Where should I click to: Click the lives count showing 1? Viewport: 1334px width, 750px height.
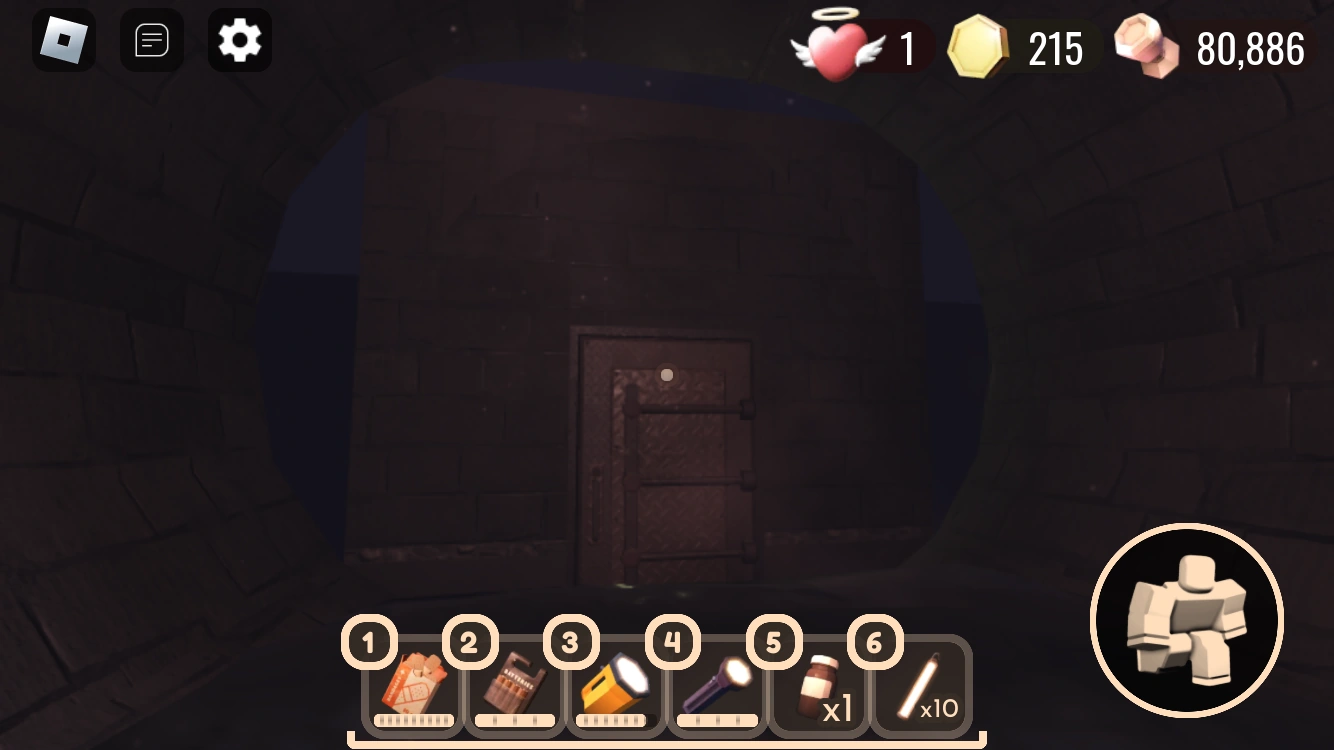(908, 48)
